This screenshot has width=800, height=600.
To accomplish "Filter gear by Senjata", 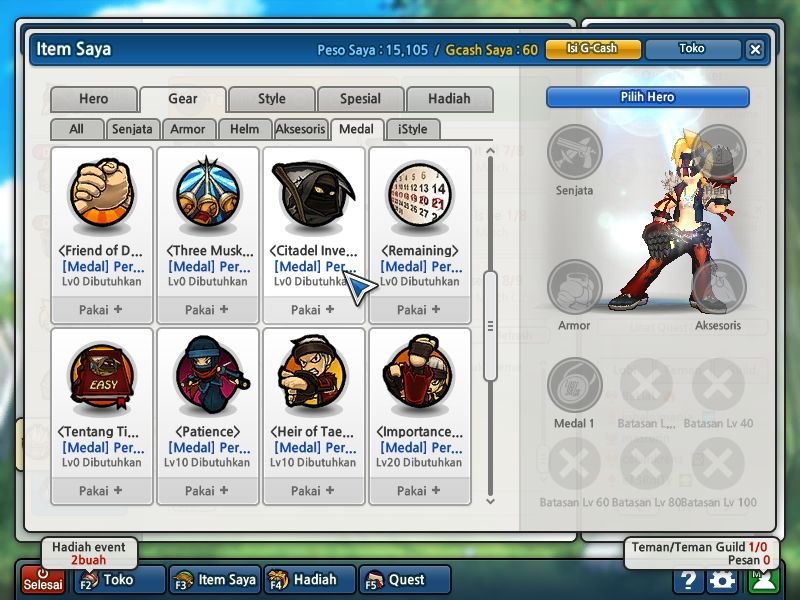I will click(x=132, y=129).
